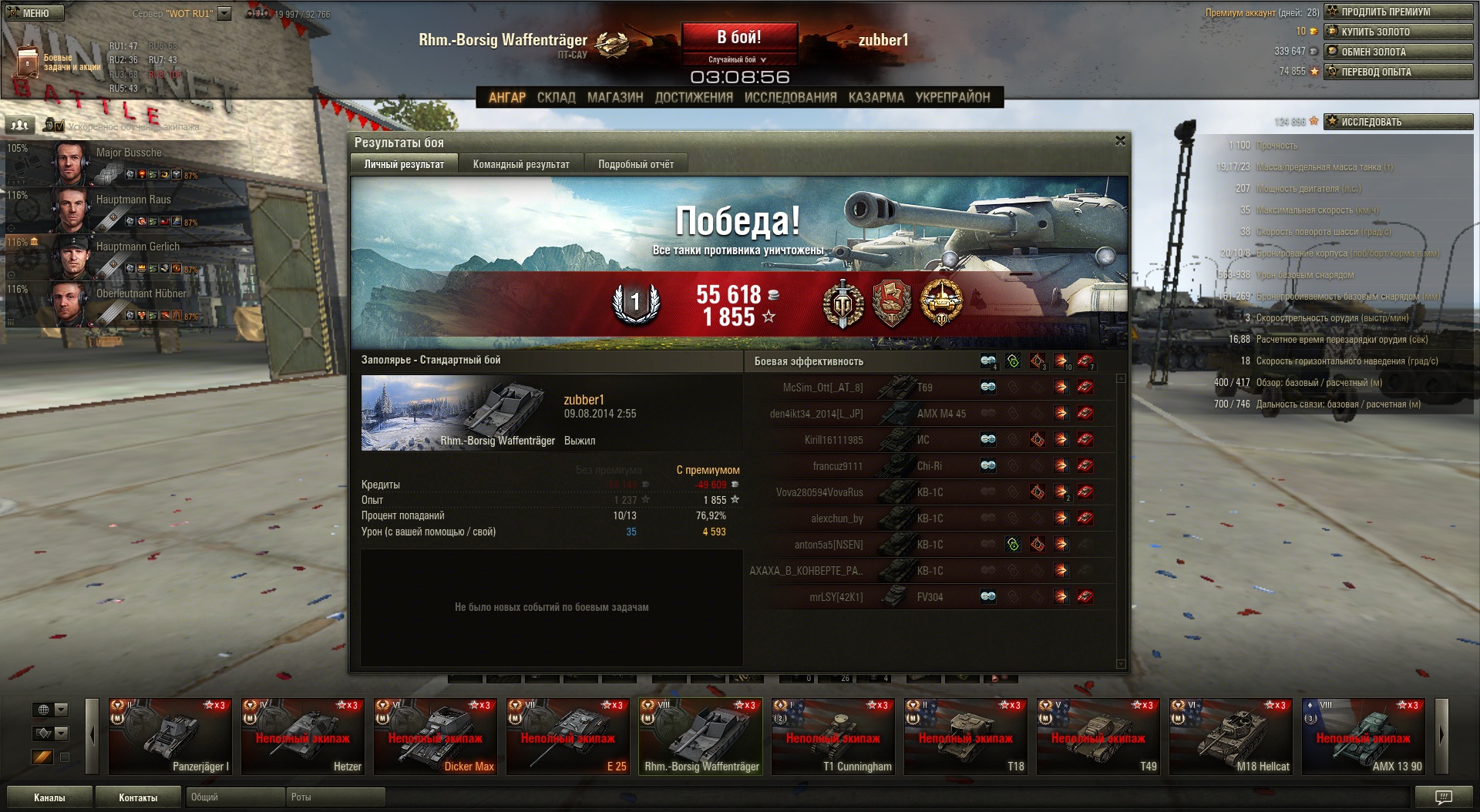Screen dimensions: 1480x812
Task: Close the battle results window
Action: [1120, 141]
